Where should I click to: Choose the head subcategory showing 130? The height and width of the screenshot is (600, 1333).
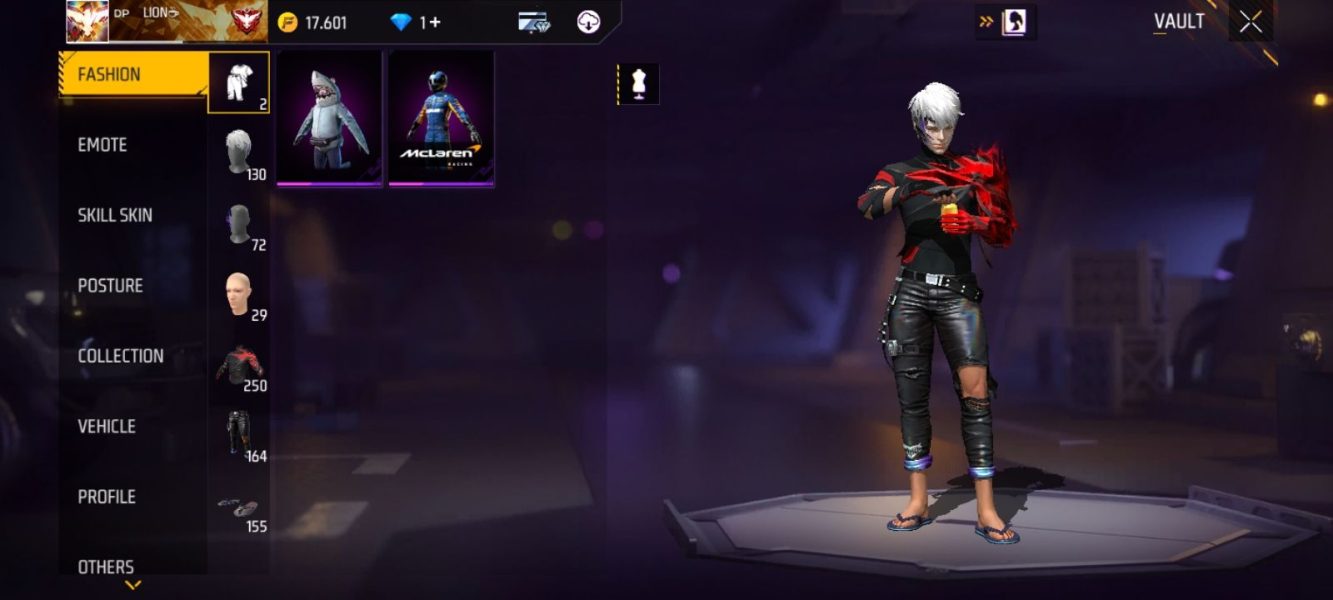[x=239, y=153]
